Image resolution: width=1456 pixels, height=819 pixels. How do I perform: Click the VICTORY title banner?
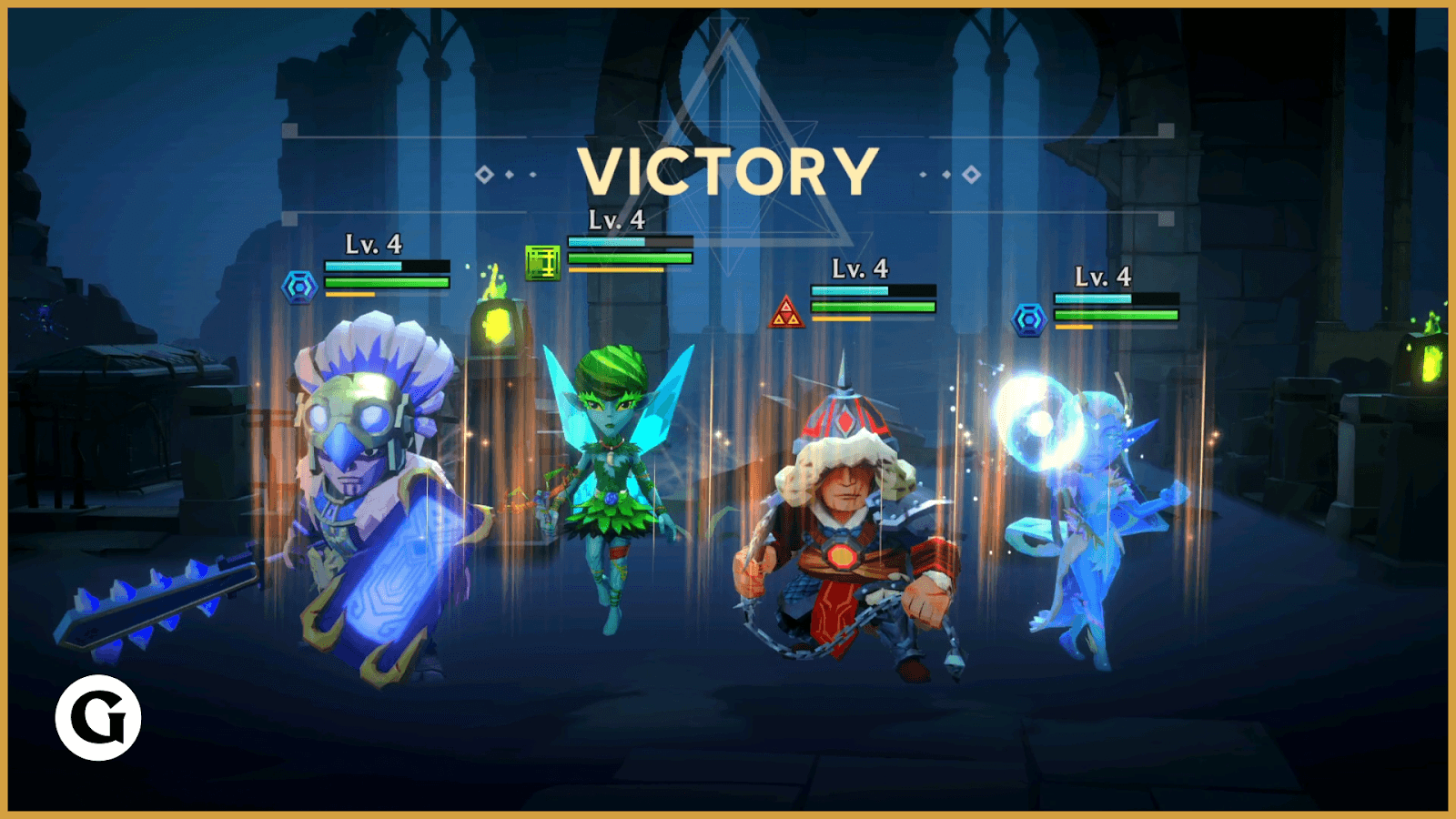728,171
